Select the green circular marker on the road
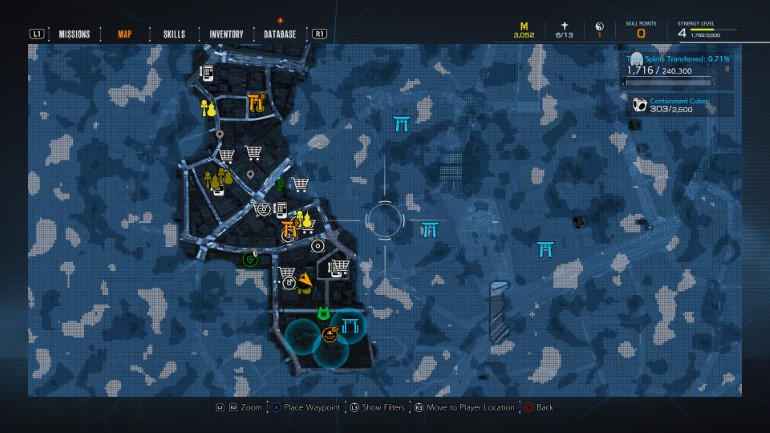 click(x=248, y=259)
